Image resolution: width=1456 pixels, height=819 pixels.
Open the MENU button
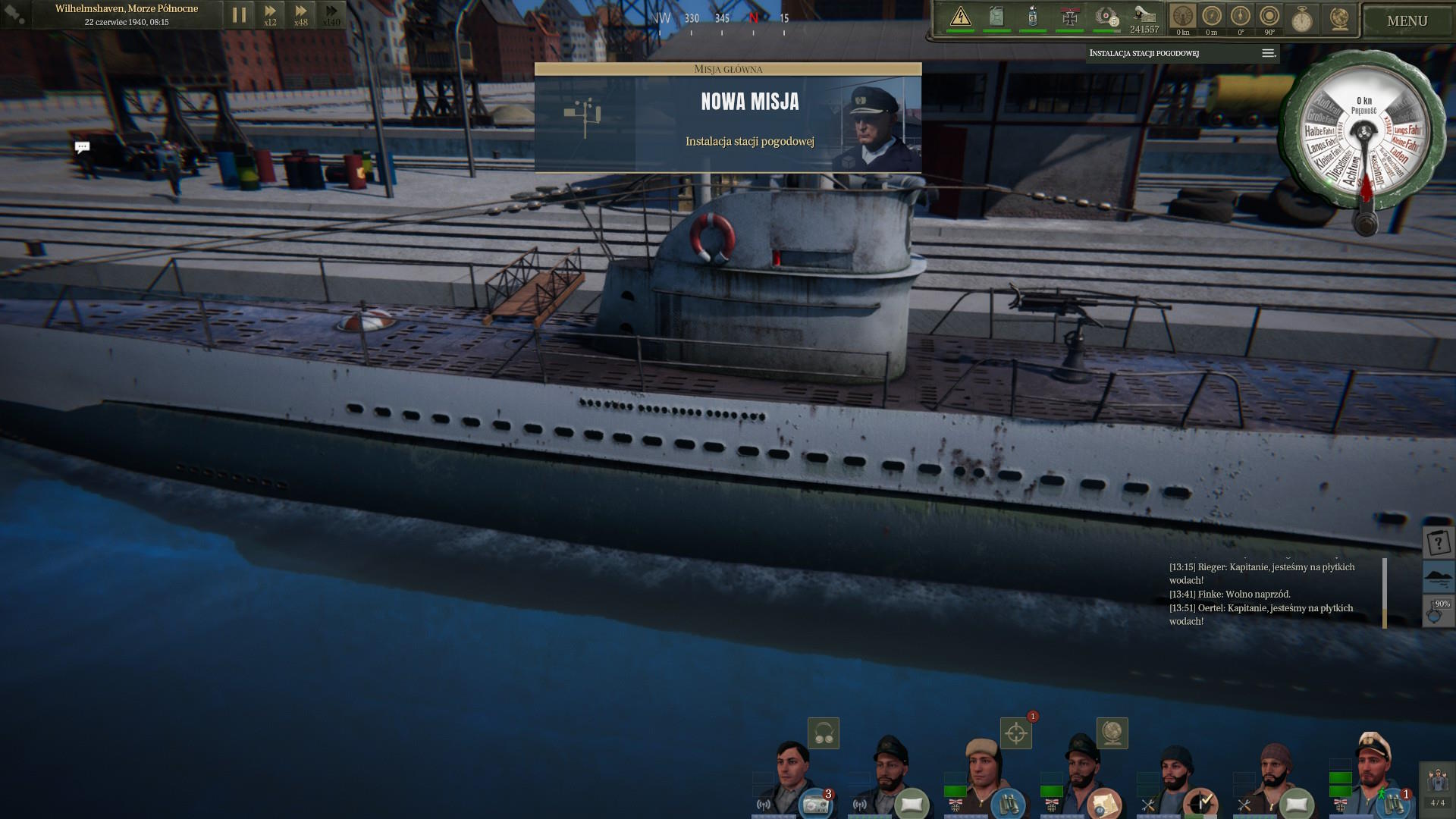pyautogui.click(x=1407, y=20)
